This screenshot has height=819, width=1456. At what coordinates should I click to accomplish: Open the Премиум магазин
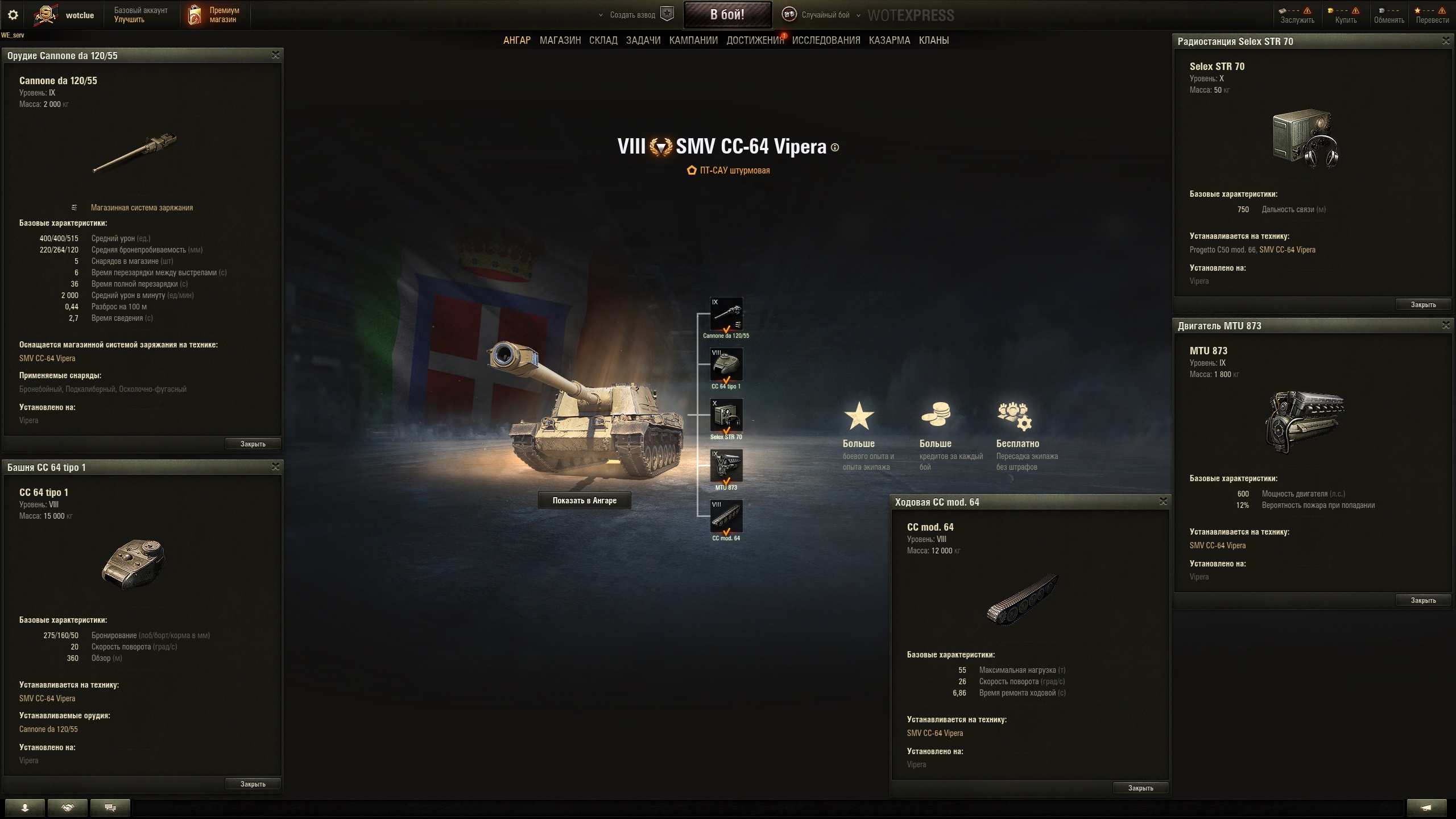point(214,15)
